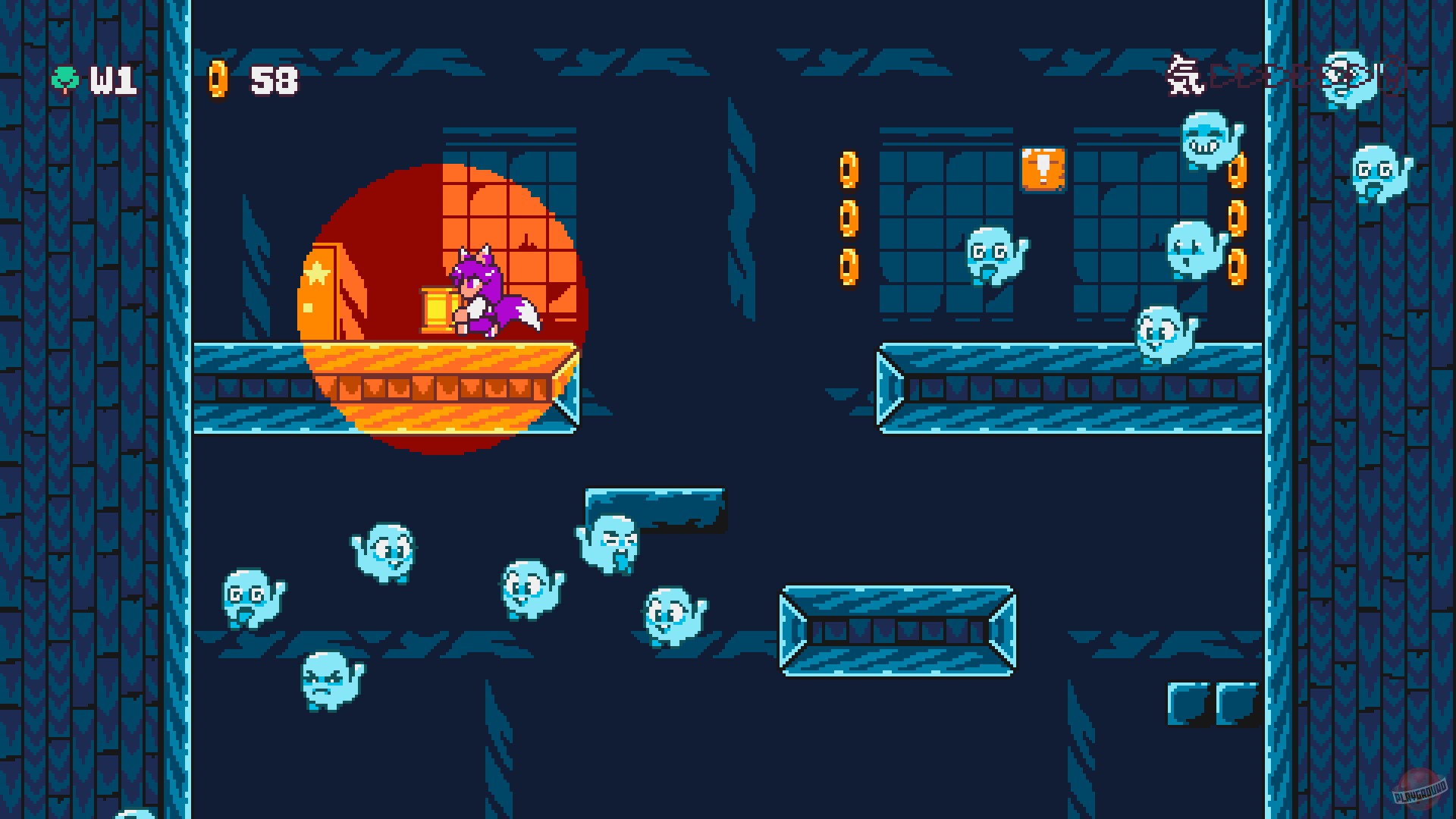Click the green fox head life icon

pos(67,78)
